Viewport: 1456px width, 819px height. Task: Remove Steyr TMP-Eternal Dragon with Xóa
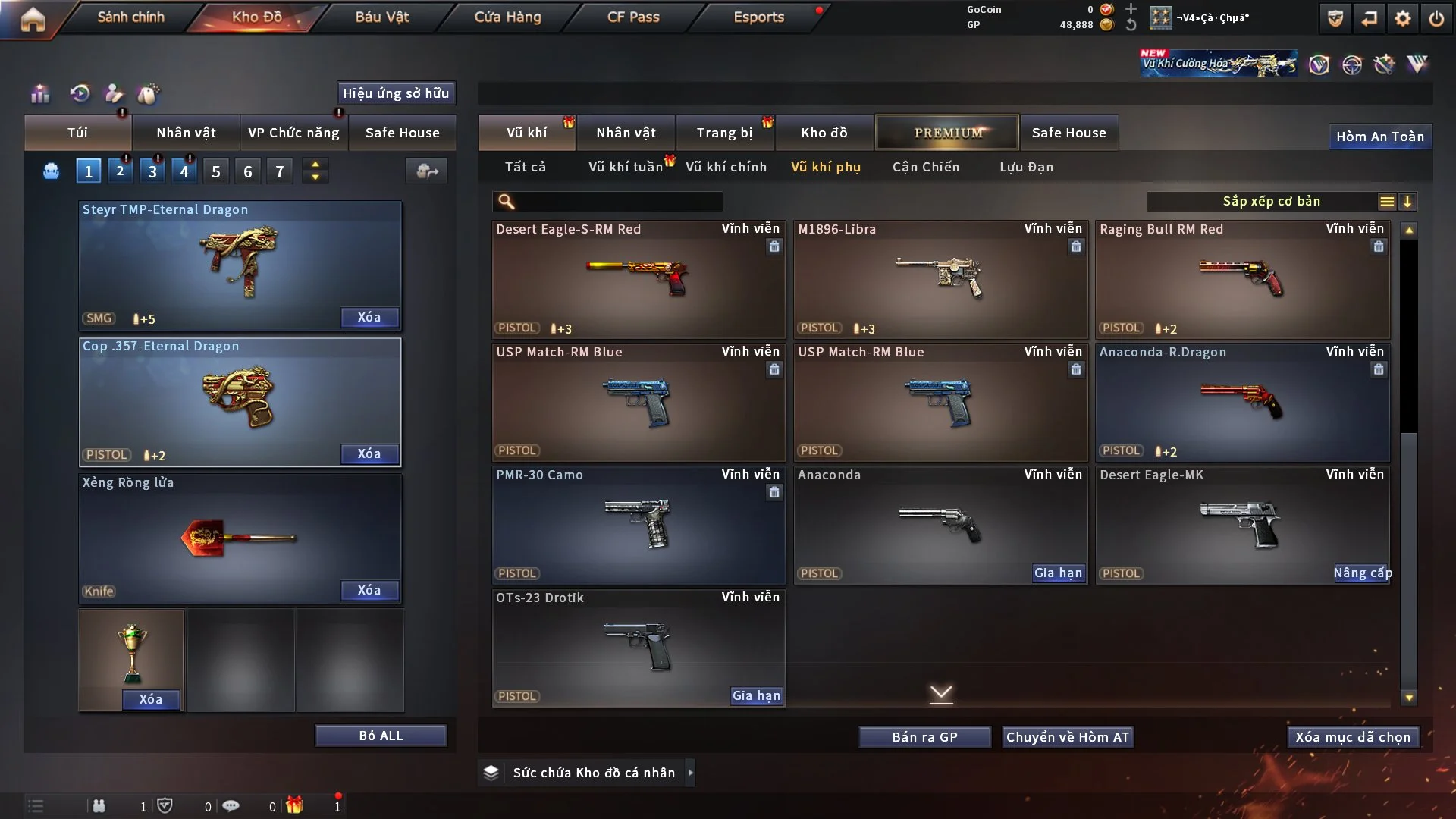coord(369,318)
